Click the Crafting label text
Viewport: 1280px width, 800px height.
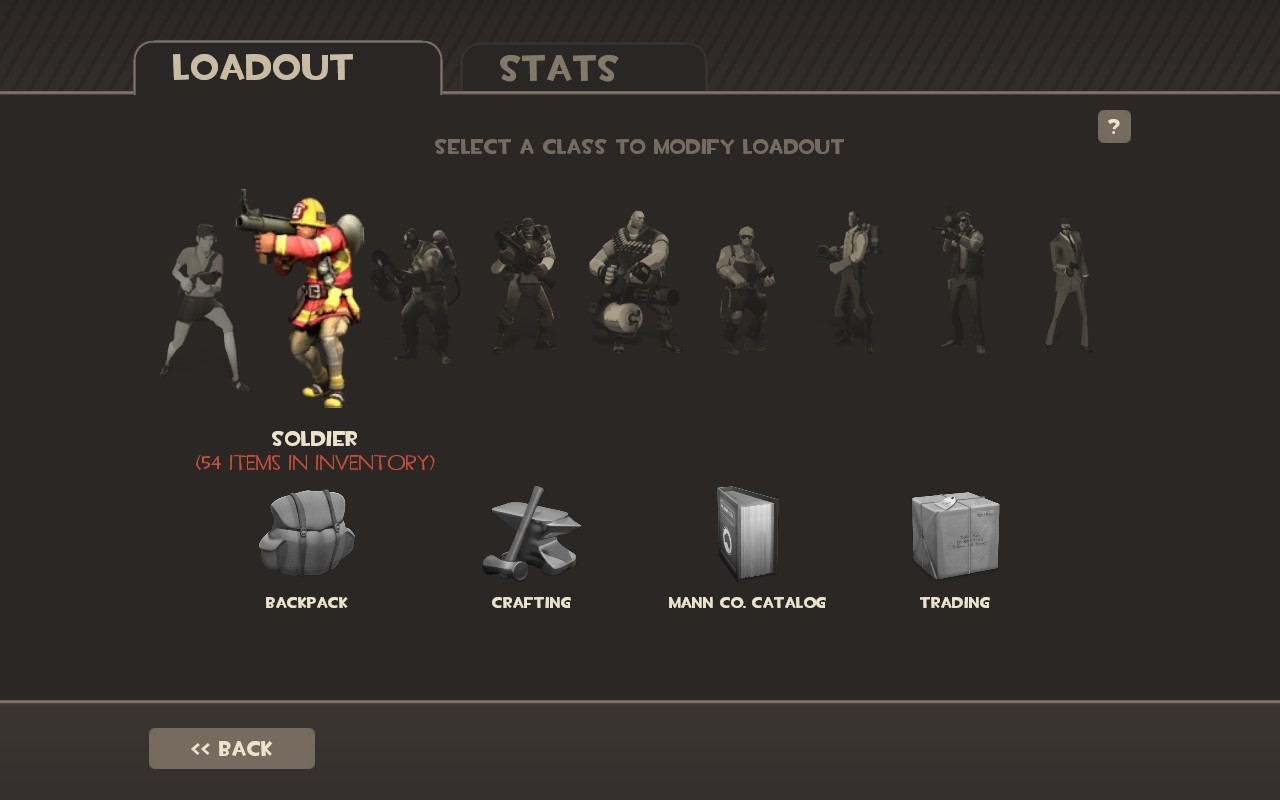click(x=531, y=603)
